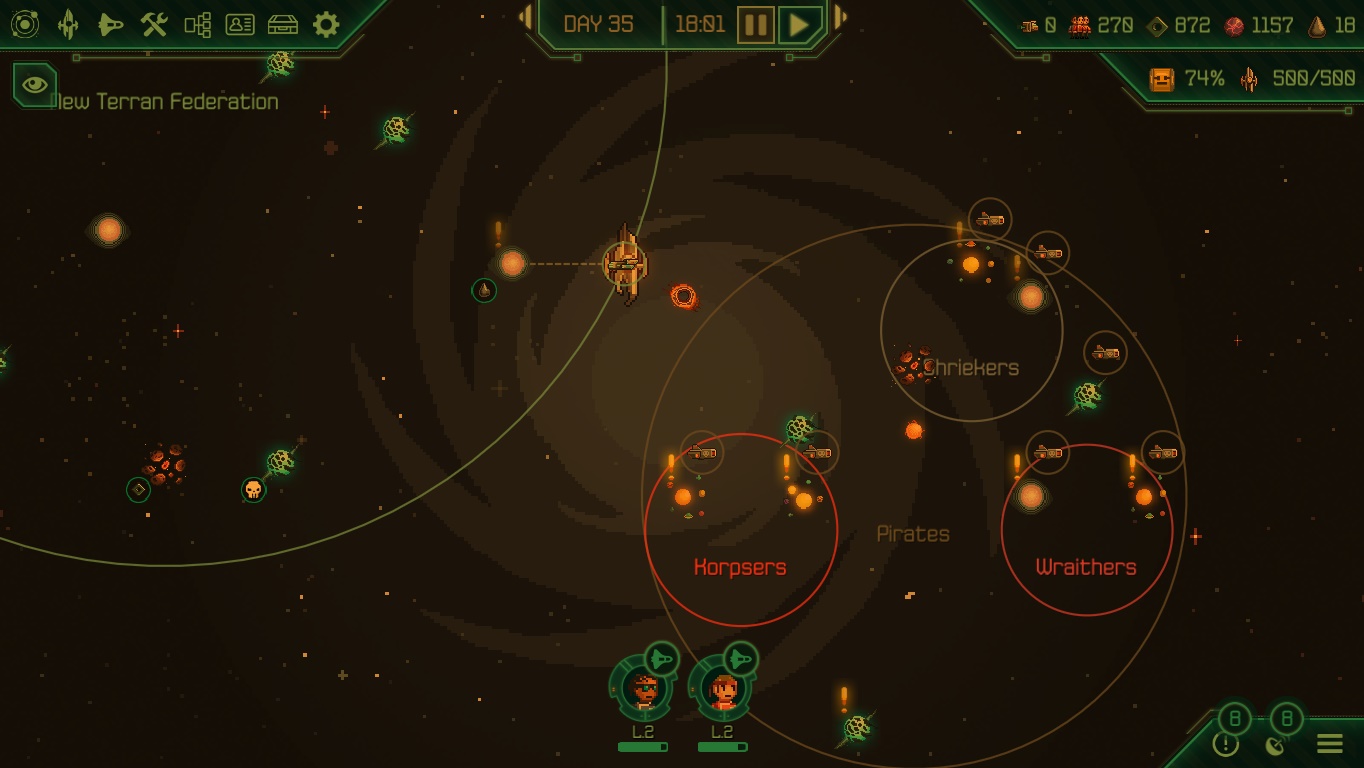Click the alert exclamation notification button
The image size is (1364, 768).
tap(1226, 745)
